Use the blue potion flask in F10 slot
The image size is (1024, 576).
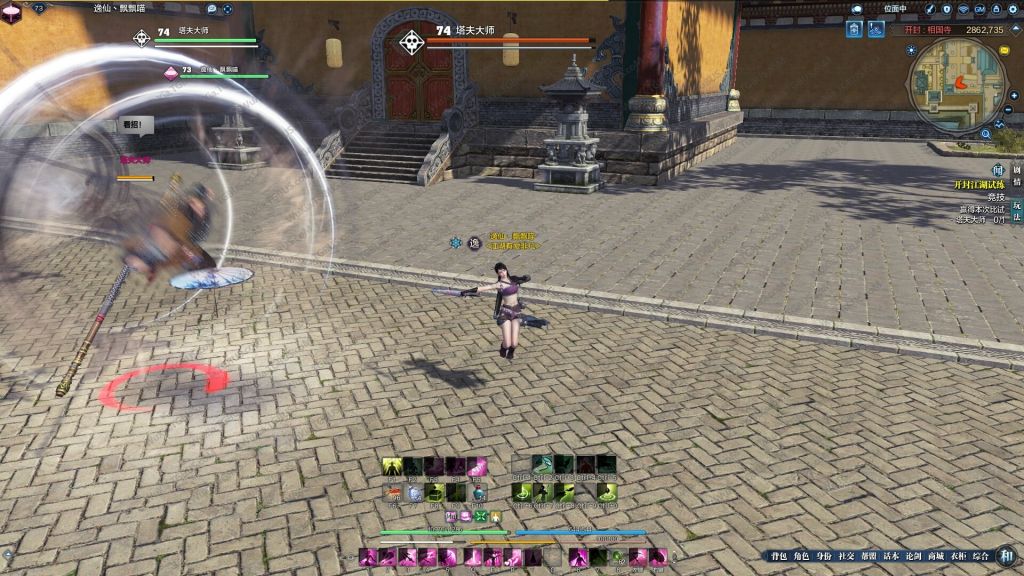click(479, 493)
